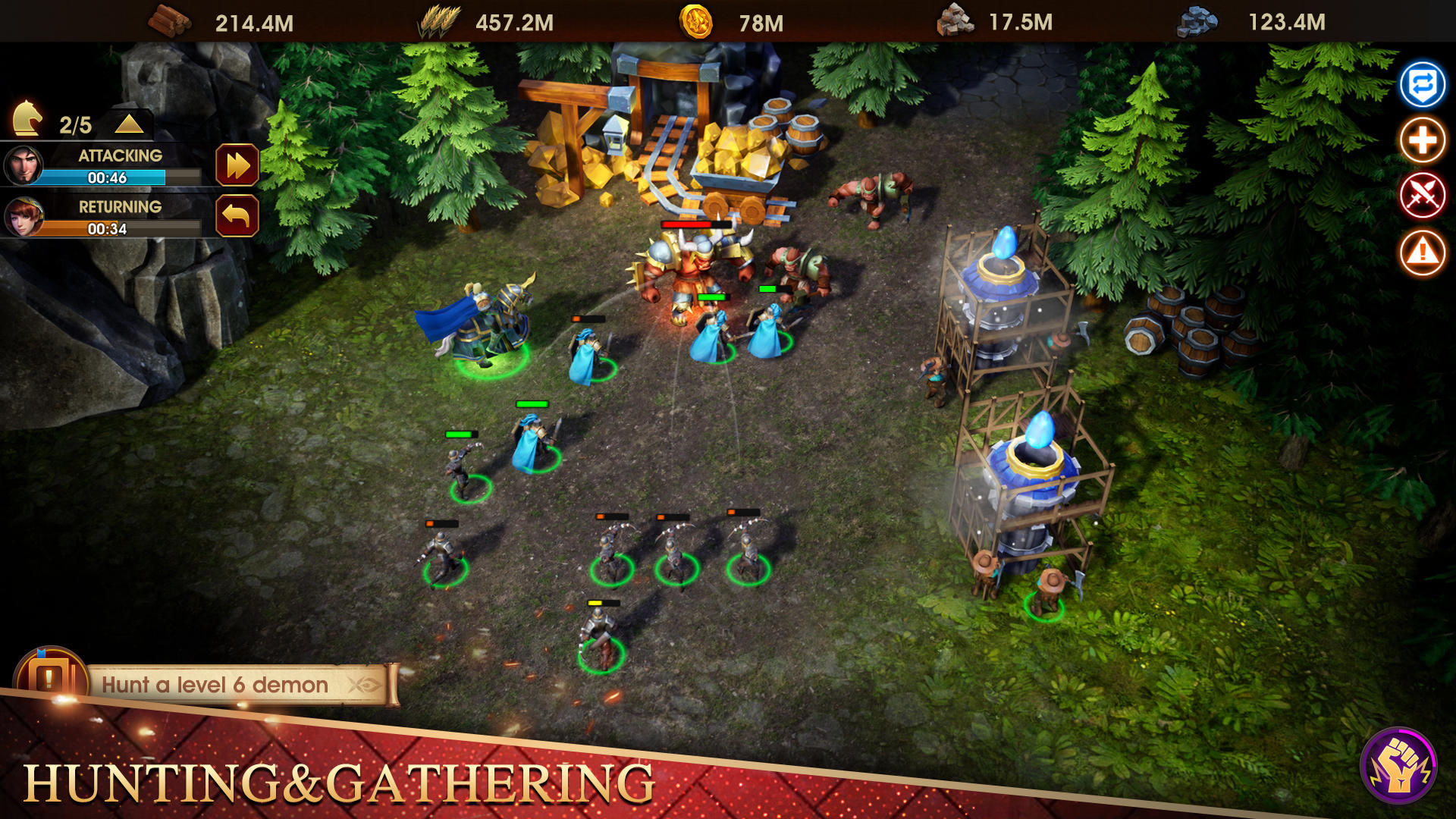Recall the RETURNING march with the back arrow
The height and width of the screenshot is (819, 1456).
coord(238,215)
